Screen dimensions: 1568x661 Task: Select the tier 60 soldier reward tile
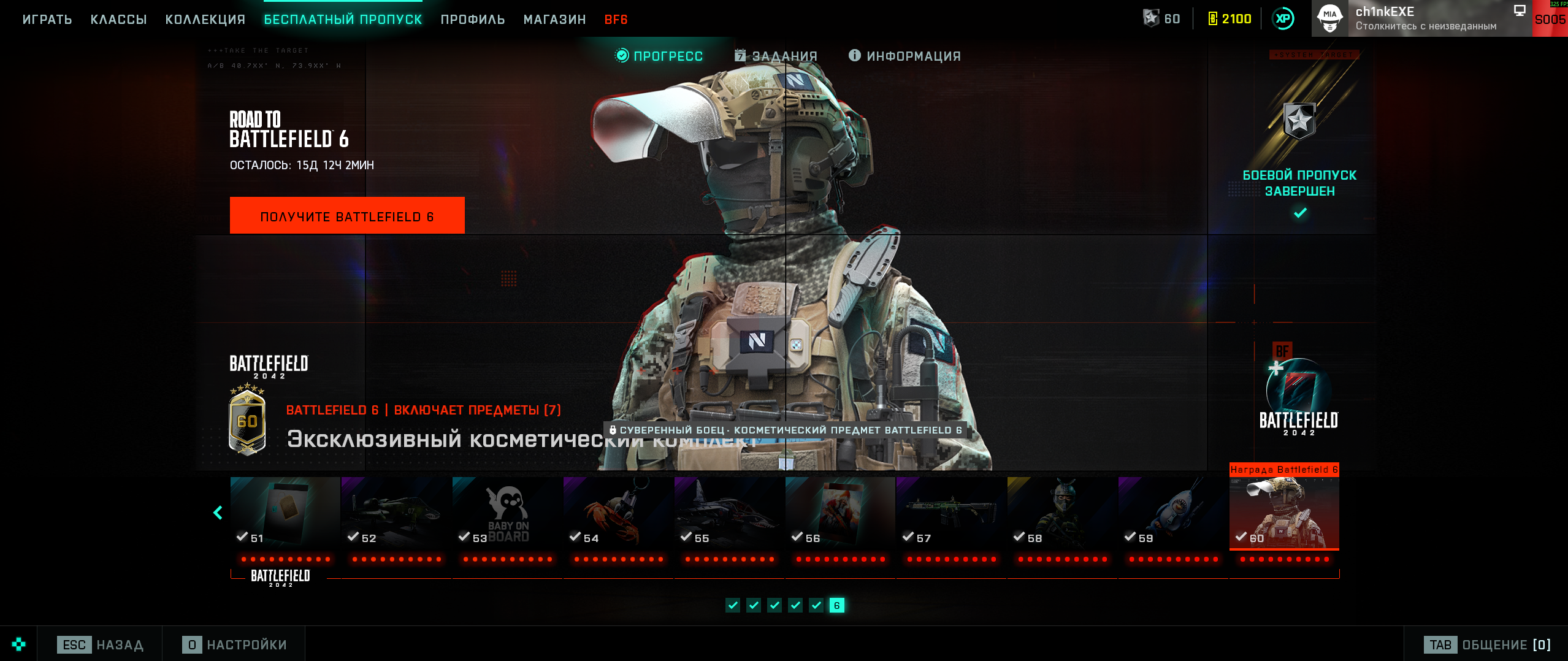click(1284, 512)
